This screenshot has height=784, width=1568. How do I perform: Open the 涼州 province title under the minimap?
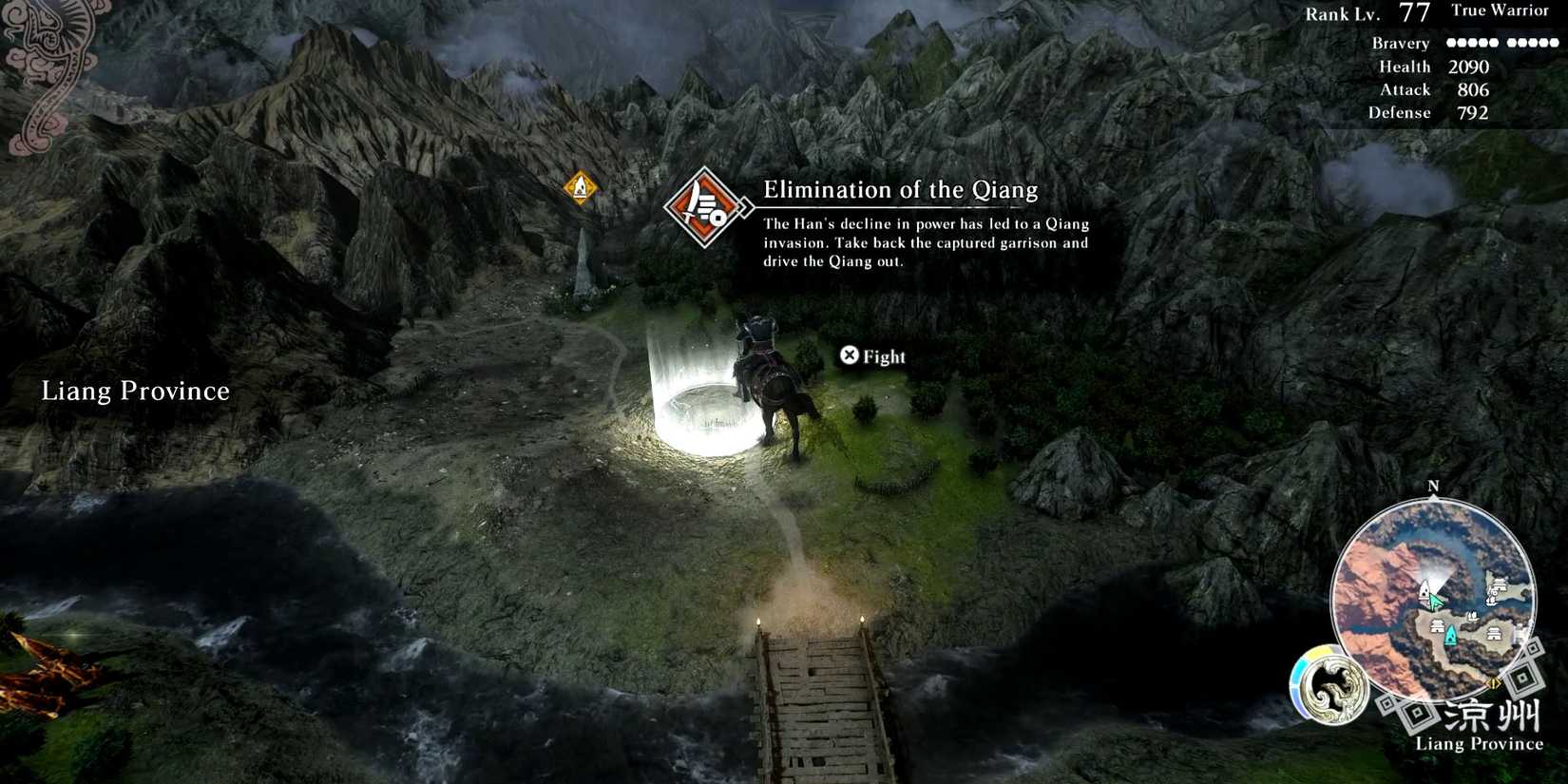tap(1491, 713)
